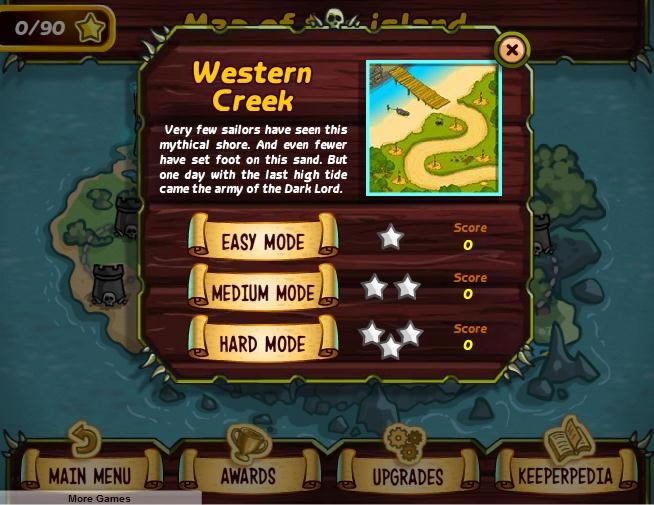Select the Hard Mode button
This screenshot has width=654, height=505.
point(263,344)
